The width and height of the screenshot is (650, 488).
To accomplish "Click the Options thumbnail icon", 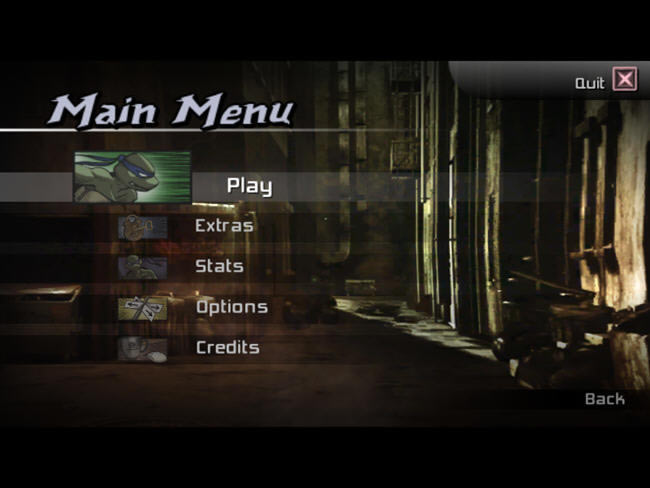I will click(142, 308).
